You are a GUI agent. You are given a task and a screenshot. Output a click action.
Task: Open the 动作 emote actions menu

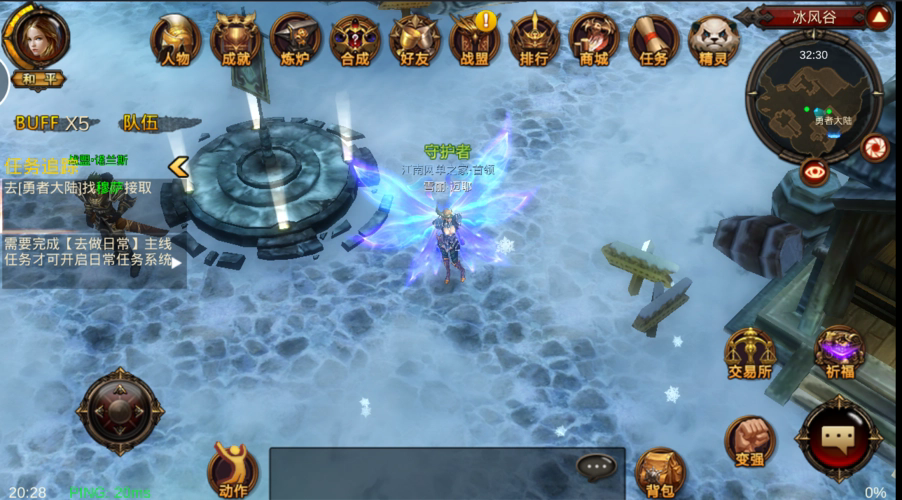click(x=232, y=470)
